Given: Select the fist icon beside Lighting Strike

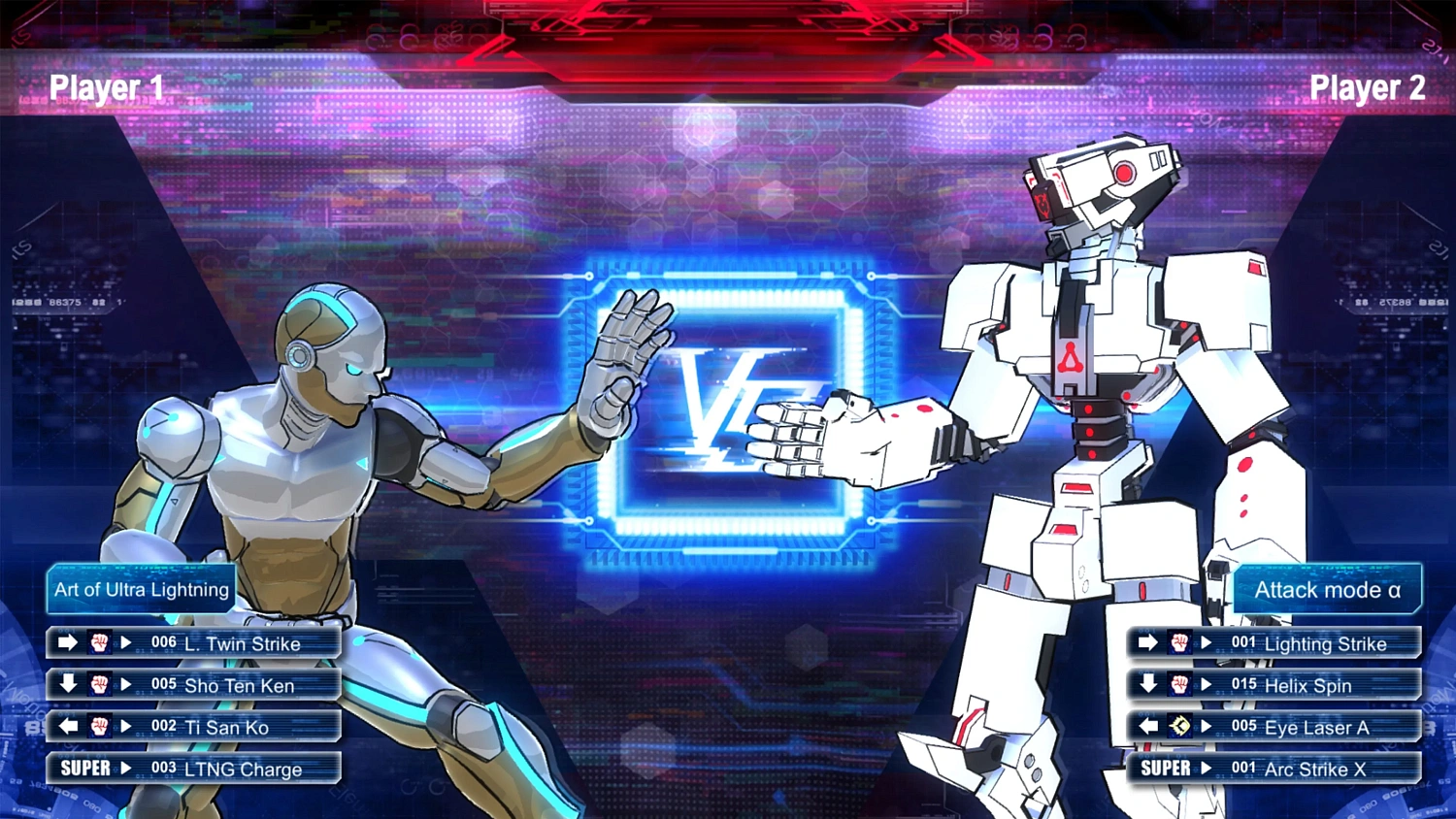Looking at the screenshot, I should 1178,643.
